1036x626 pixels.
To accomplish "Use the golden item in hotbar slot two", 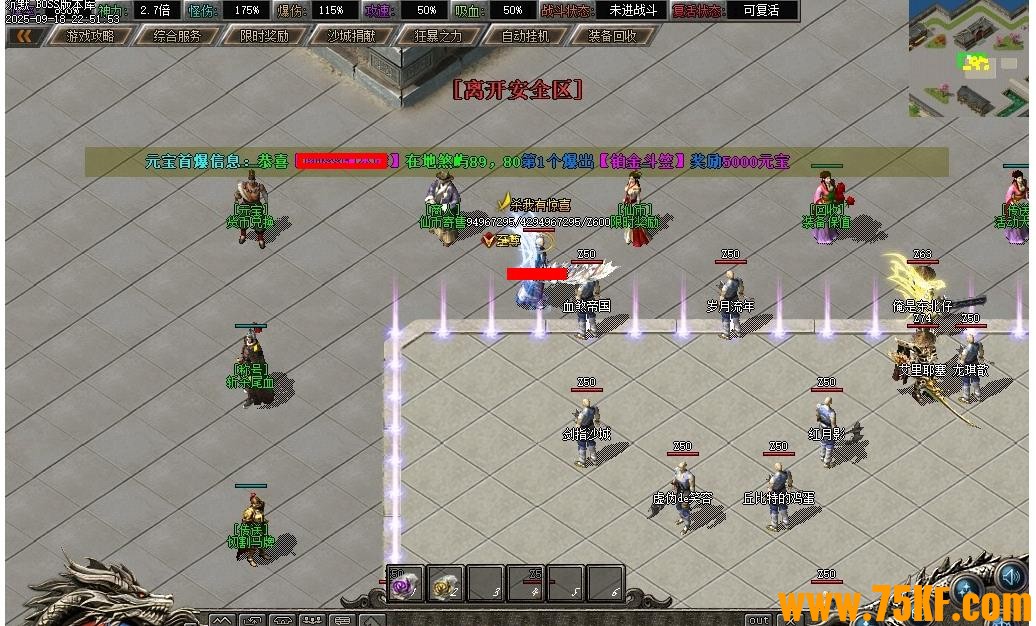I will tap(446, 584).
